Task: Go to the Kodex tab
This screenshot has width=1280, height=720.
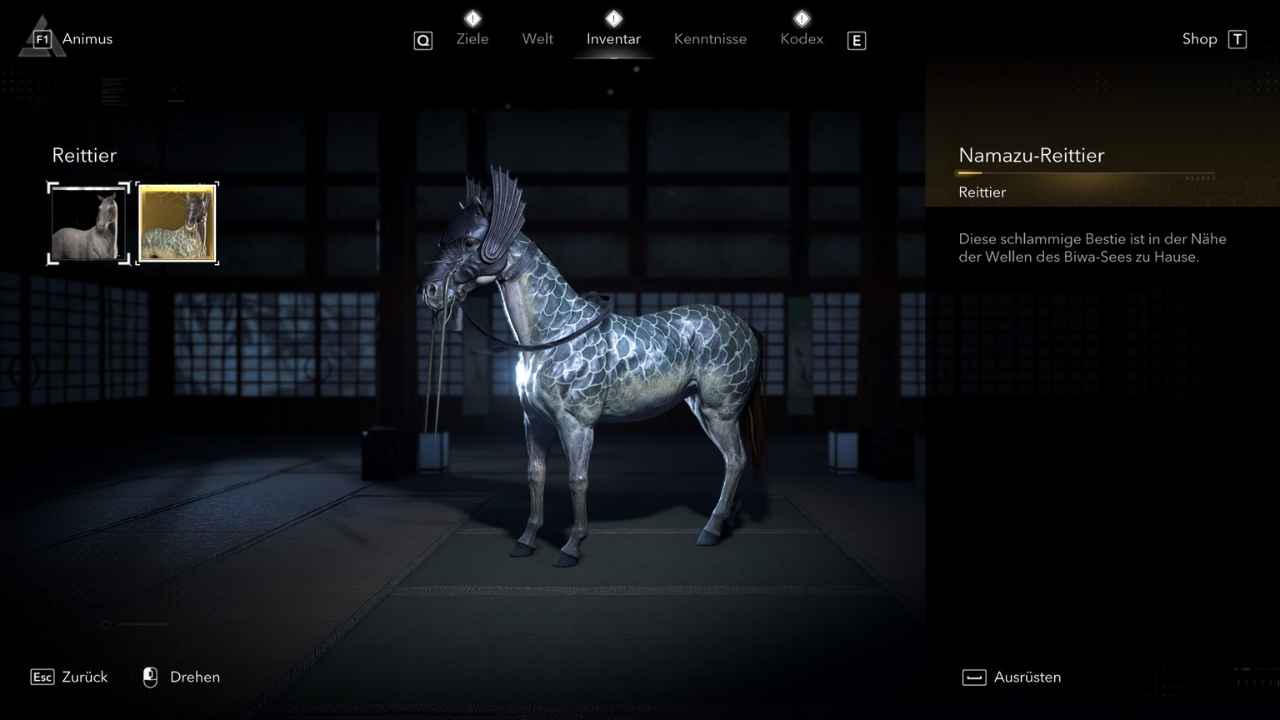Action: point(801,39)
